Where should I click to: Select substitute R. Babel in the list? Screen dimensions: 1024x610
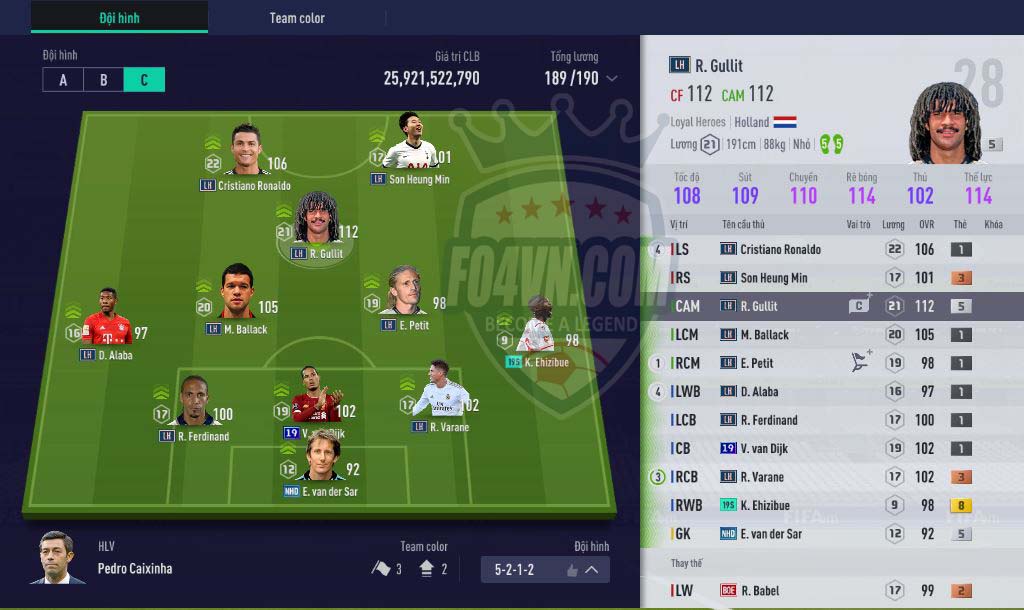pyautogui.click(x=831, y=591)
